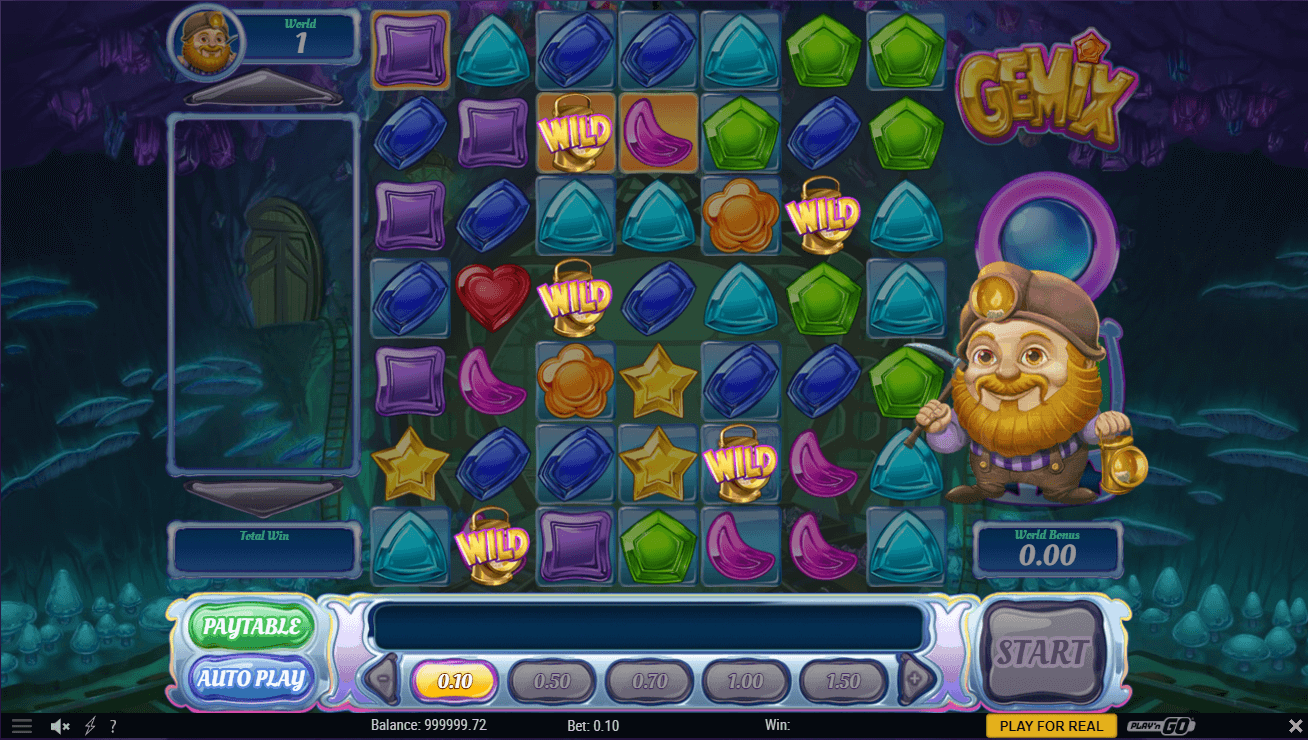Open the Paytable screen
This screenshot has height=740, width=1308.
[251, 627]
